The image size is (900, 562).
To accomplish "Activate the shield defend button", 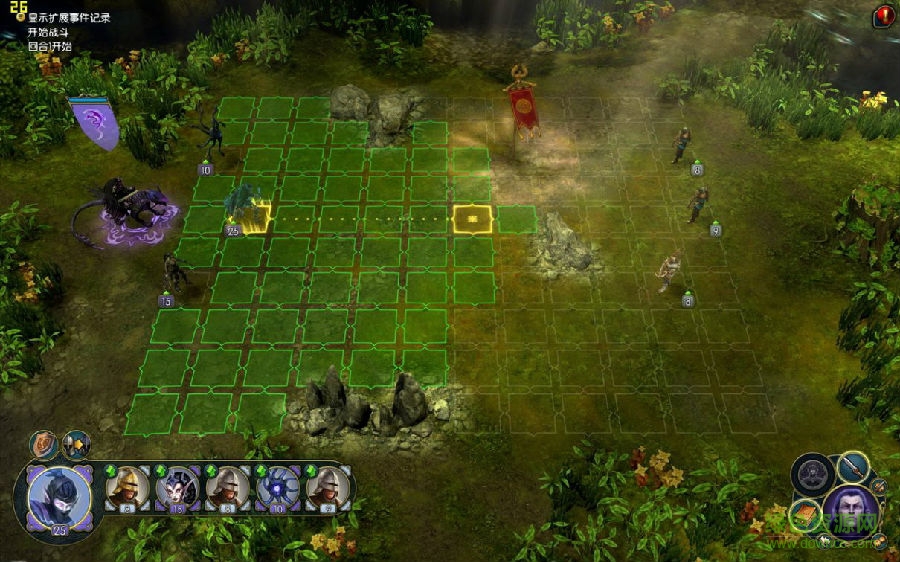I will [x=45, y=444].
